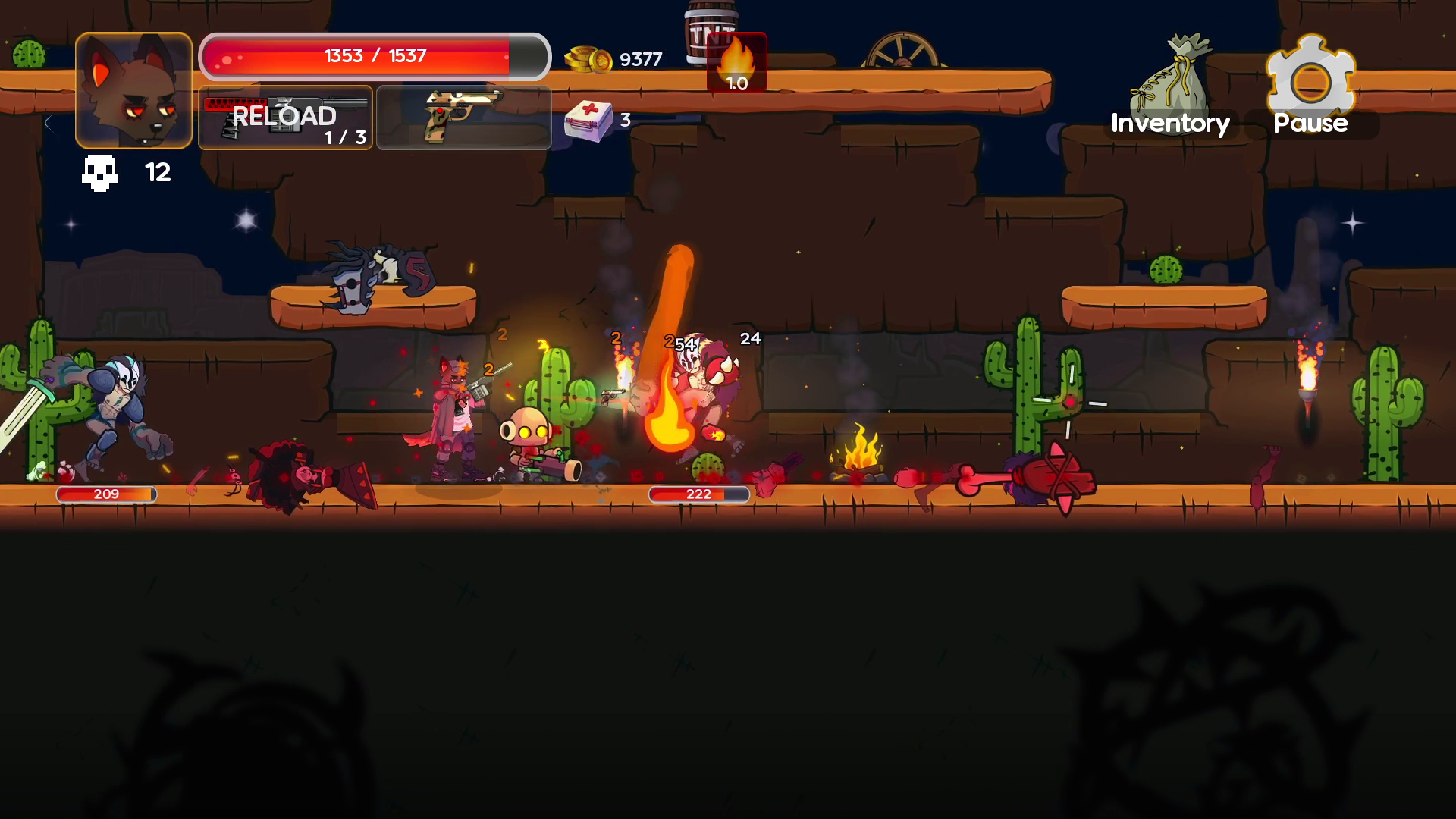Click the medkit quantity number 3
The height and width of the screenshot is (819, 1456).
point(625,118)
